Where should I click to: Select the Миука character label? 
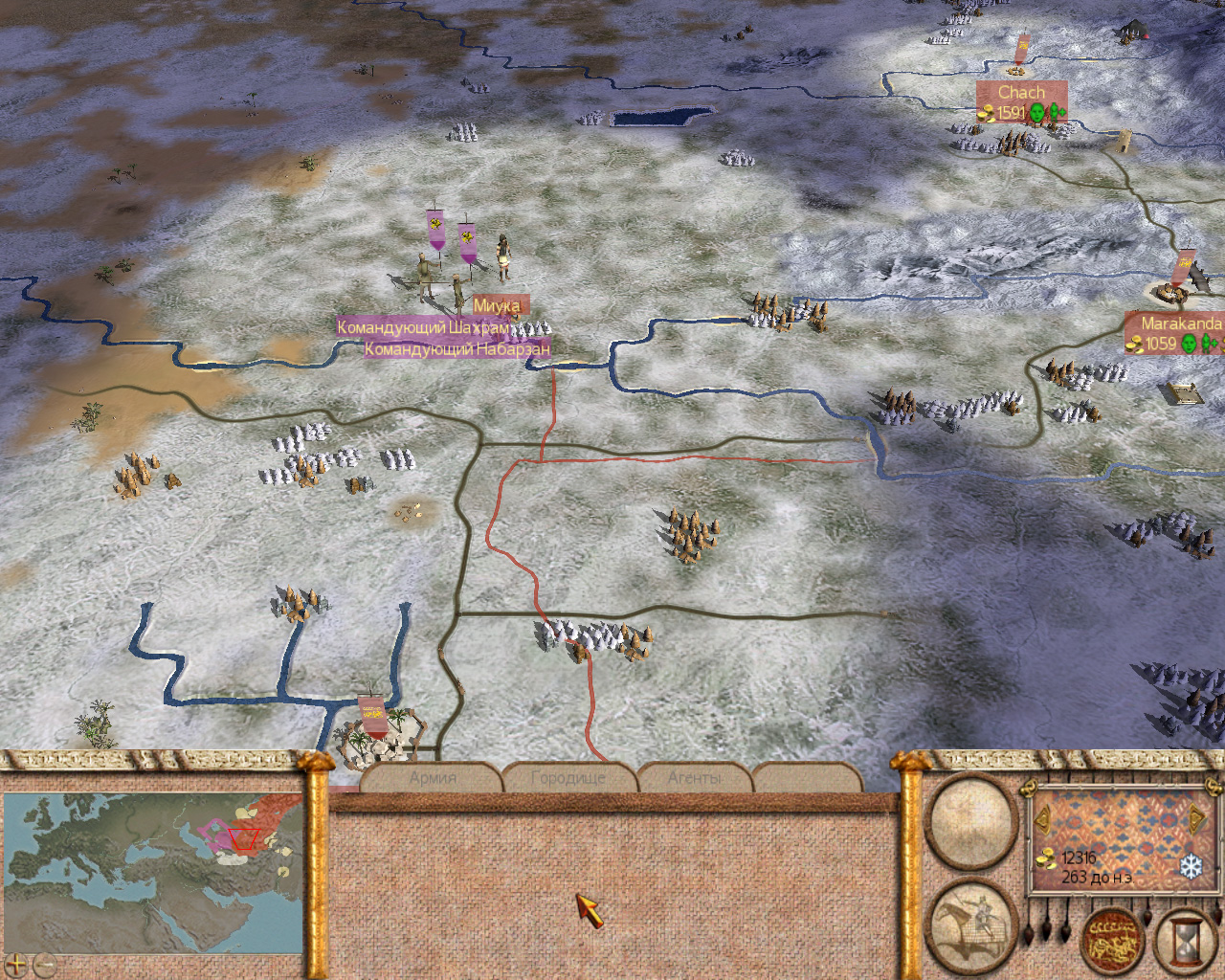[x=497, y=305]
